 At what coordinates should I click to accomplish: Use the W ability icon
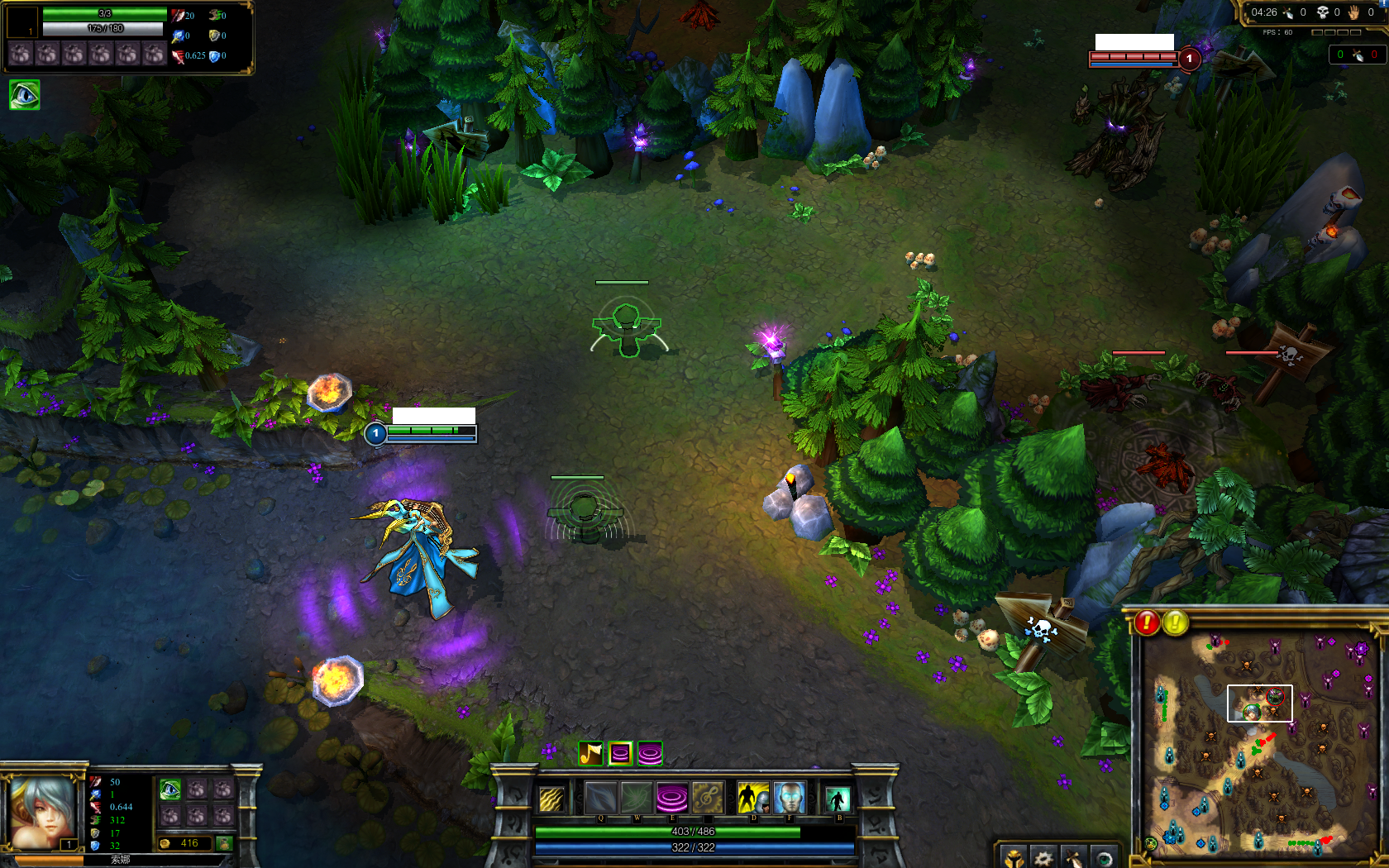coord(637,799)
